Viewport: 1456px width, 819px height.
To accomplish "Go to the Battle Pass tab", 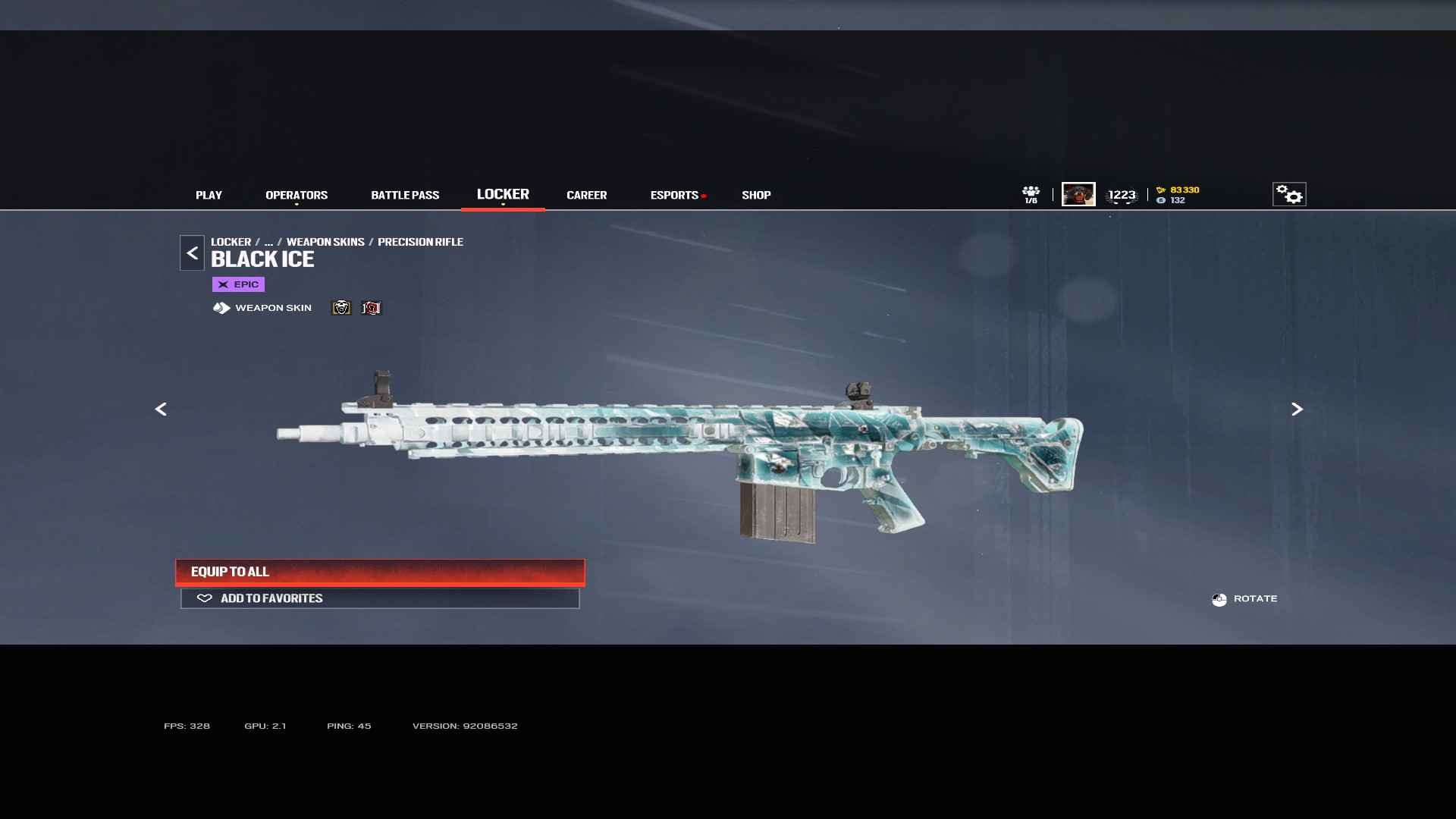I will (405, 195).
